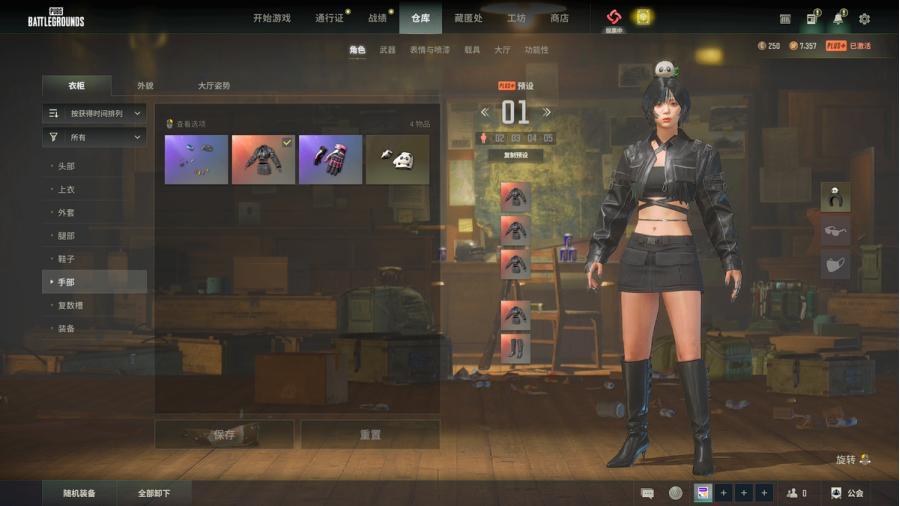The image size is (900, 506).
Task: Click the 随机装备 random equip button
Action: click(x=79, y=493)
